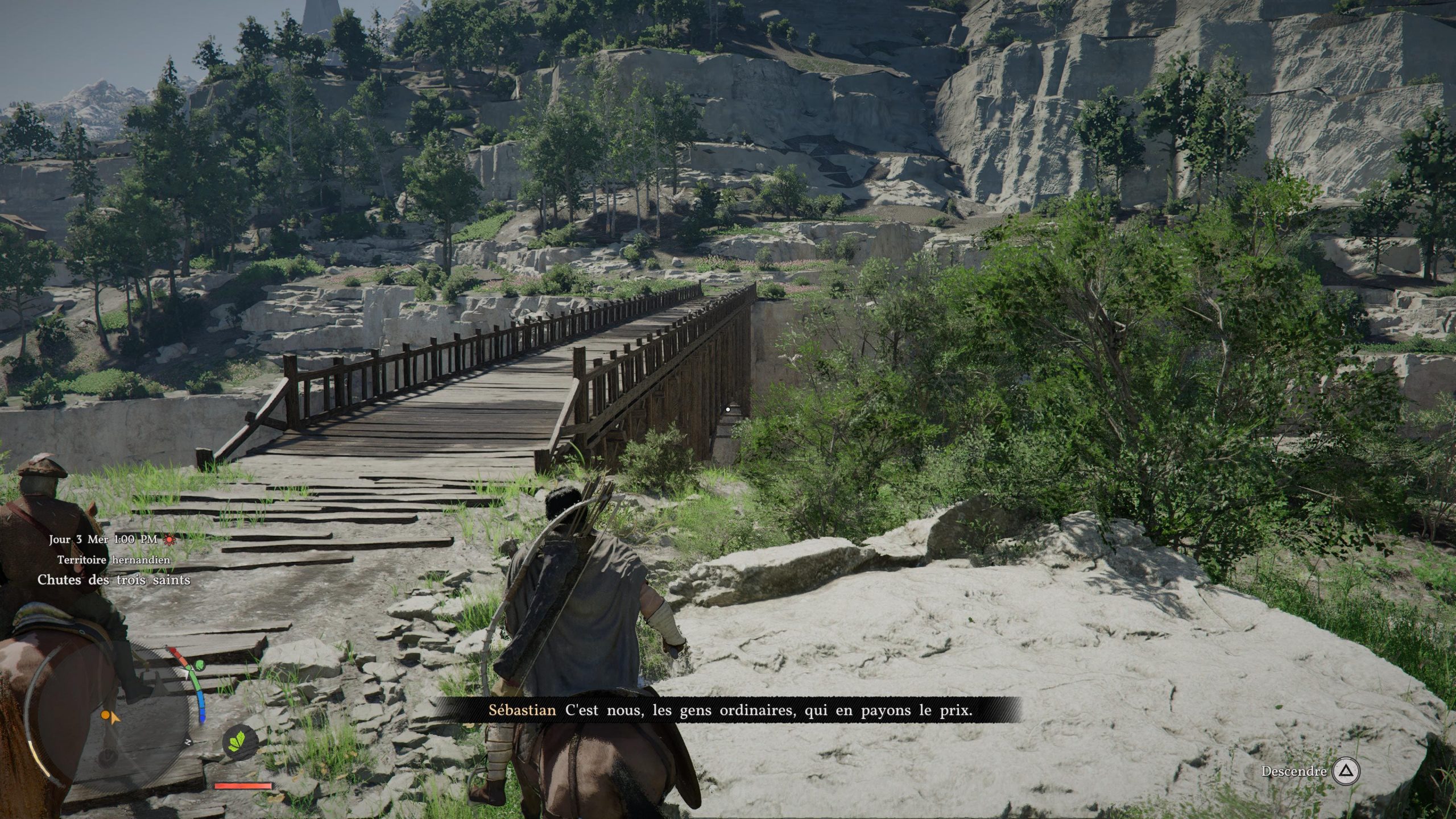Viewport: 1456px width, 819px height.
Task: Click the green face icon beside the gauge
Action: (x=199, y=665)
